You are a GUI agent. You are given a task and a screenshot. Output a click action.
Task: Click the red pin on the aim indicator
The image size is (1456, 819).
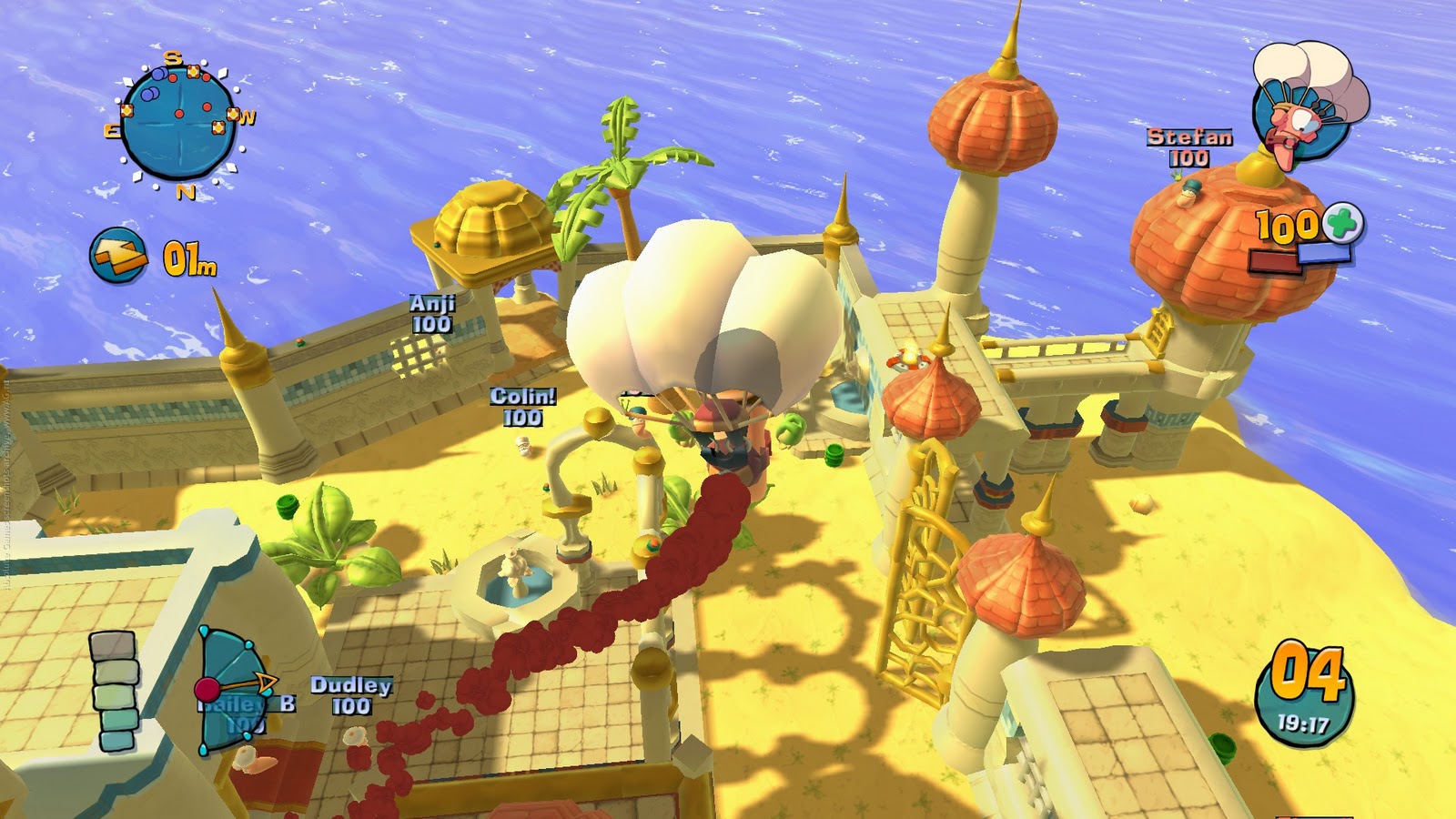pos(207,687)
